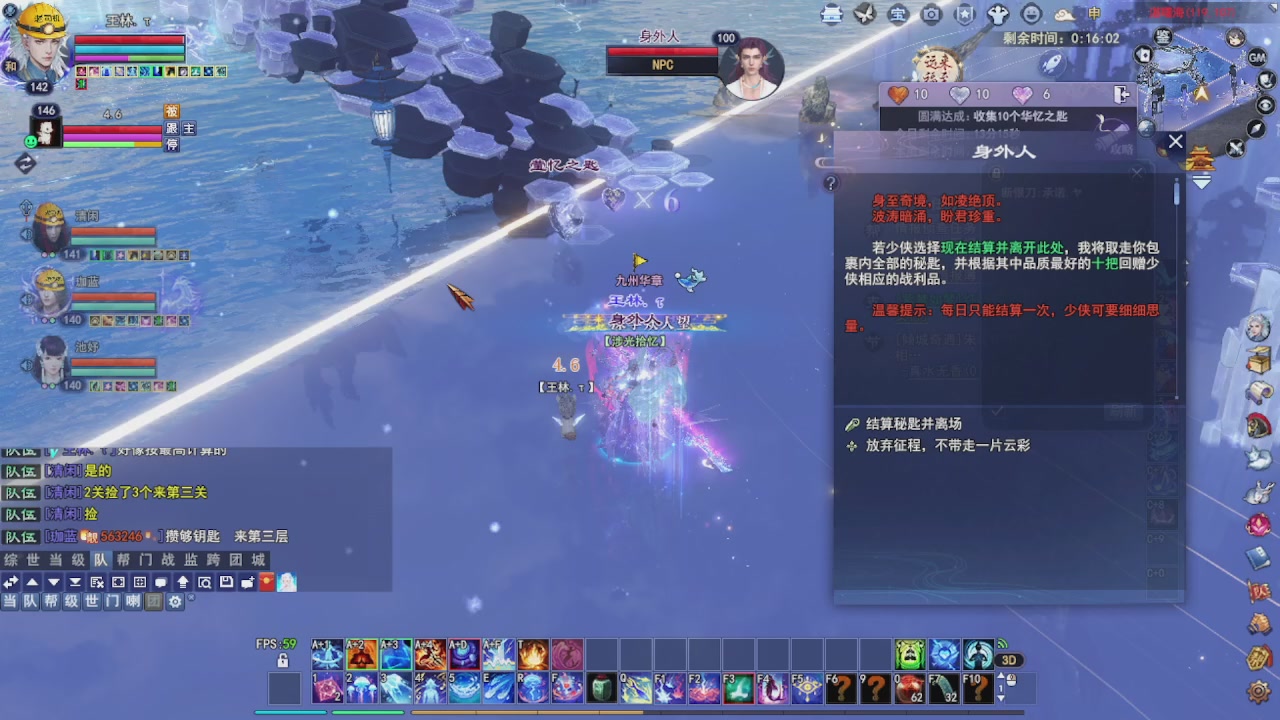
Task: Toggle the 喇 channel filter below chat
Action: pos(132,601)
